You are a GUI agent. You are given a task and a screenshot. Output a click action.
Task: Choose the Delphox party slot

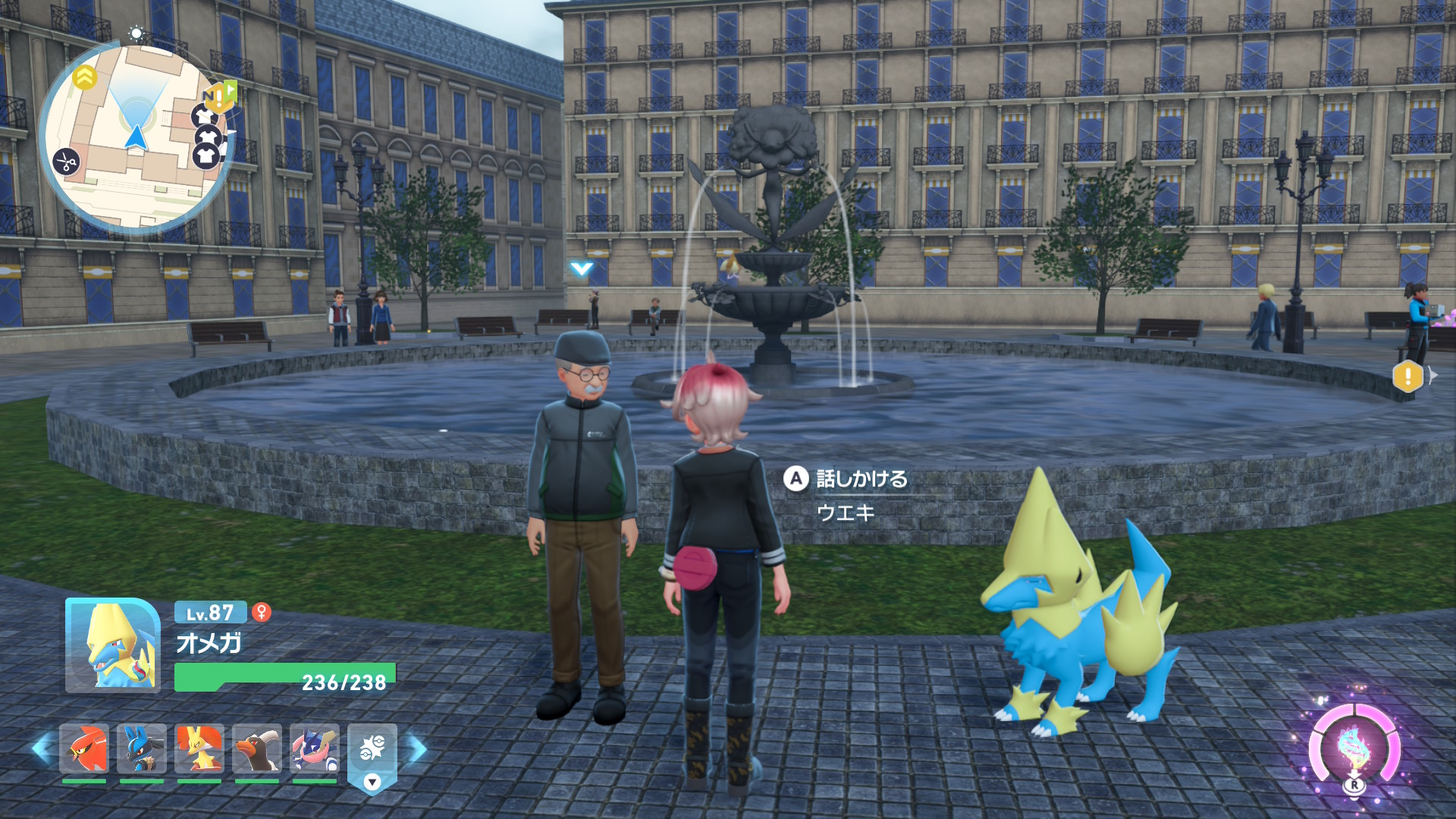click(199, 748)
